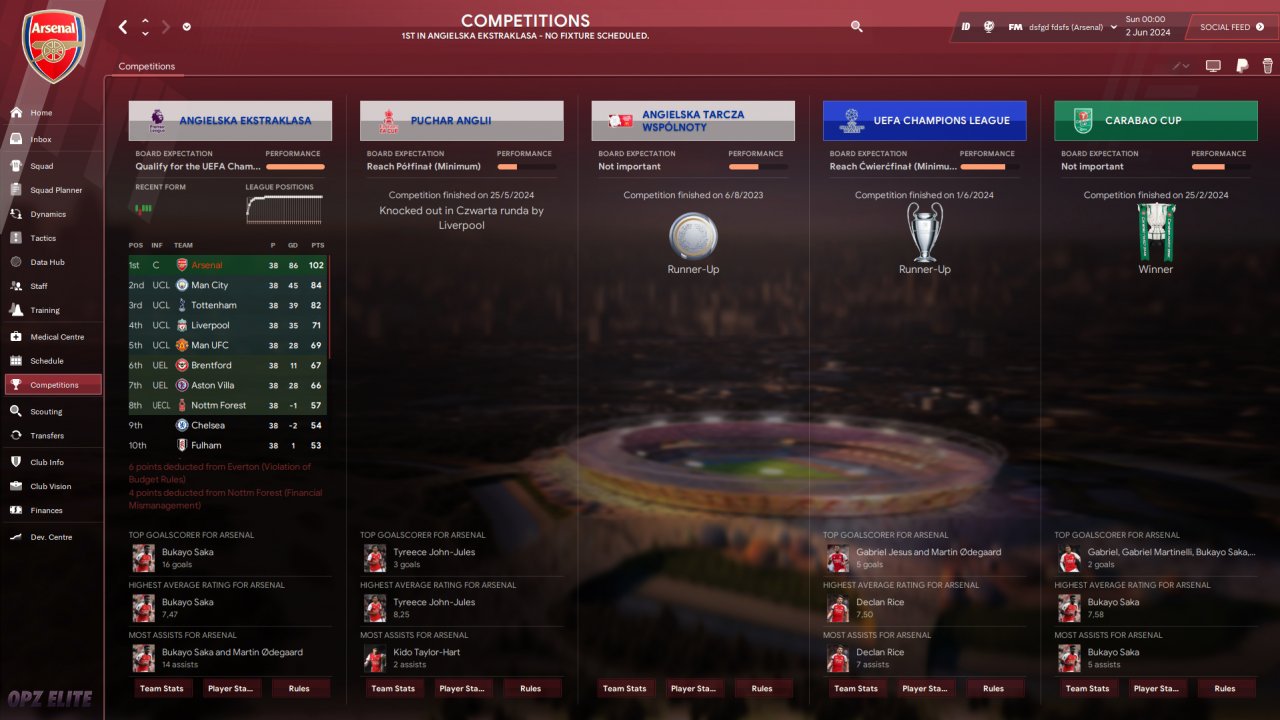
Task: Show the Finances screen
Action: pos(46,510)
